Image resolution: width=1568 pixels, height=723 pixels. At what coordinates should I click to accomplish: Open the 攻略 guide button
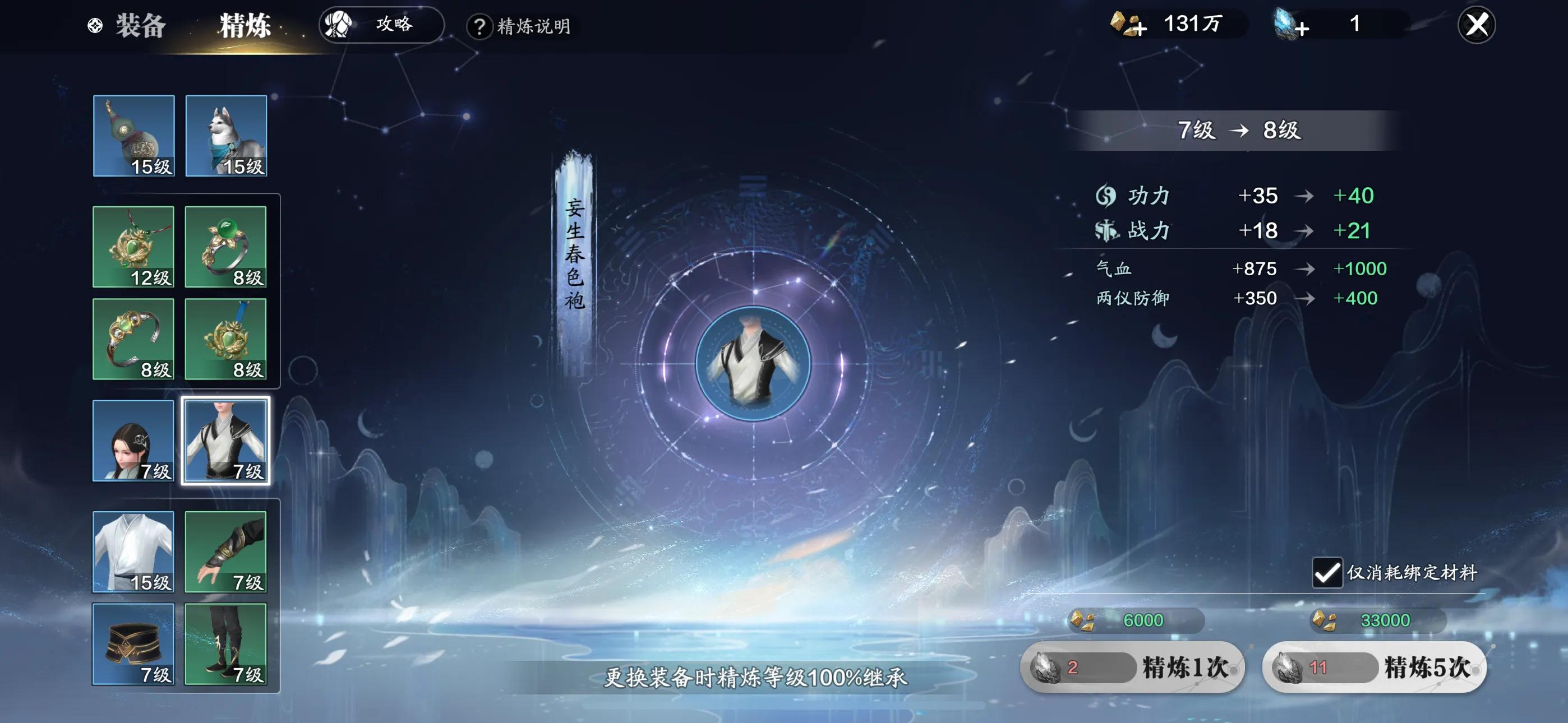pyautogui.click(x=382, y=25)
